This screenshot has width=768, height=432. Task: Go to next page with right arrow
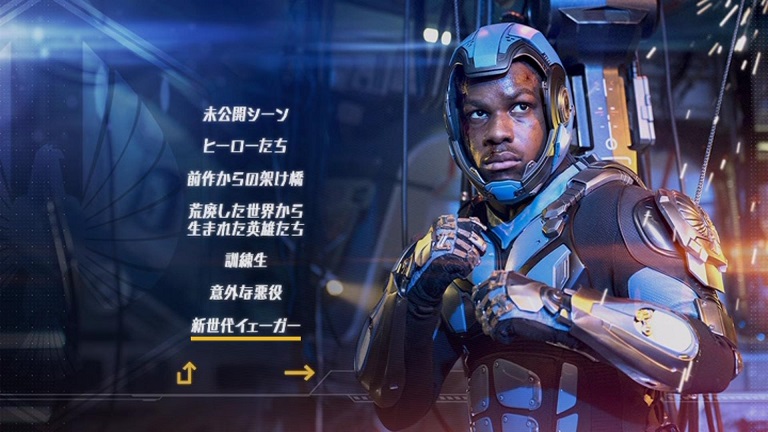pyautogui.click(x=299, y=373)
